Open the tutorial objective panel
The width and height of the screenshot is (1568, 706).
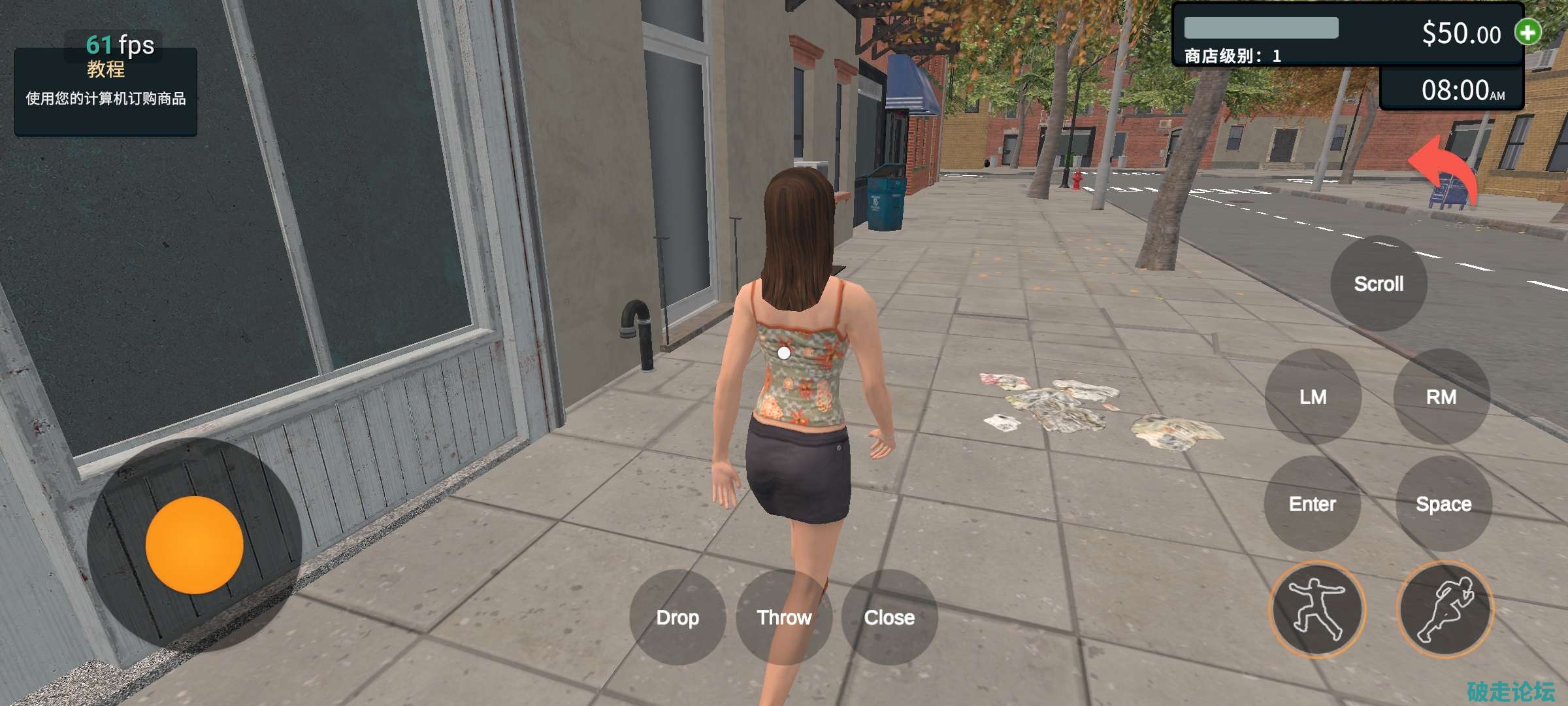point(106,92)
